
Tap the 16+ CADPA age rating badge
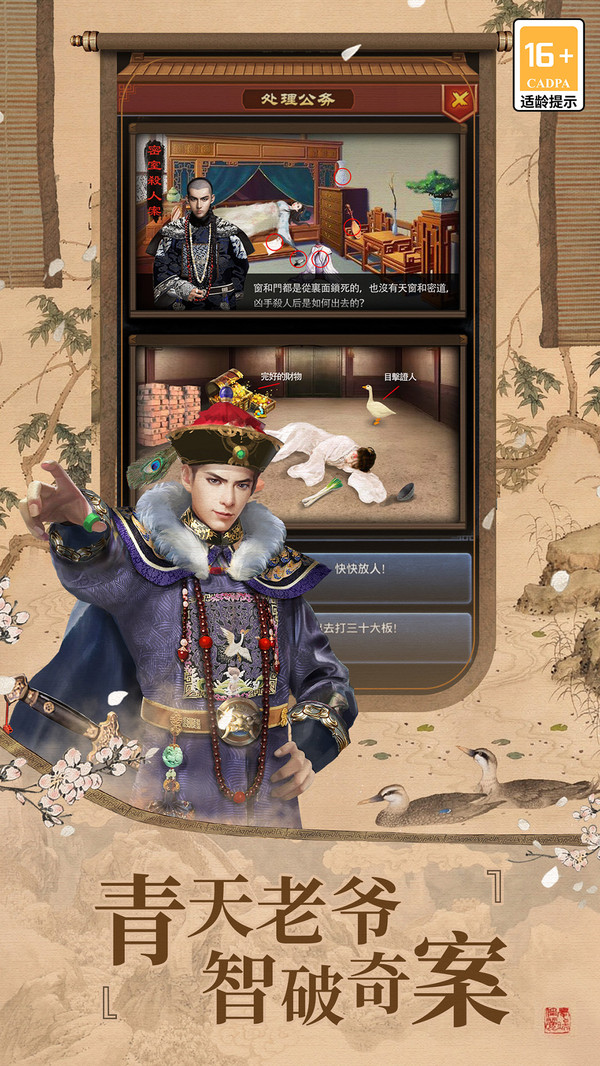coord(549,66)
